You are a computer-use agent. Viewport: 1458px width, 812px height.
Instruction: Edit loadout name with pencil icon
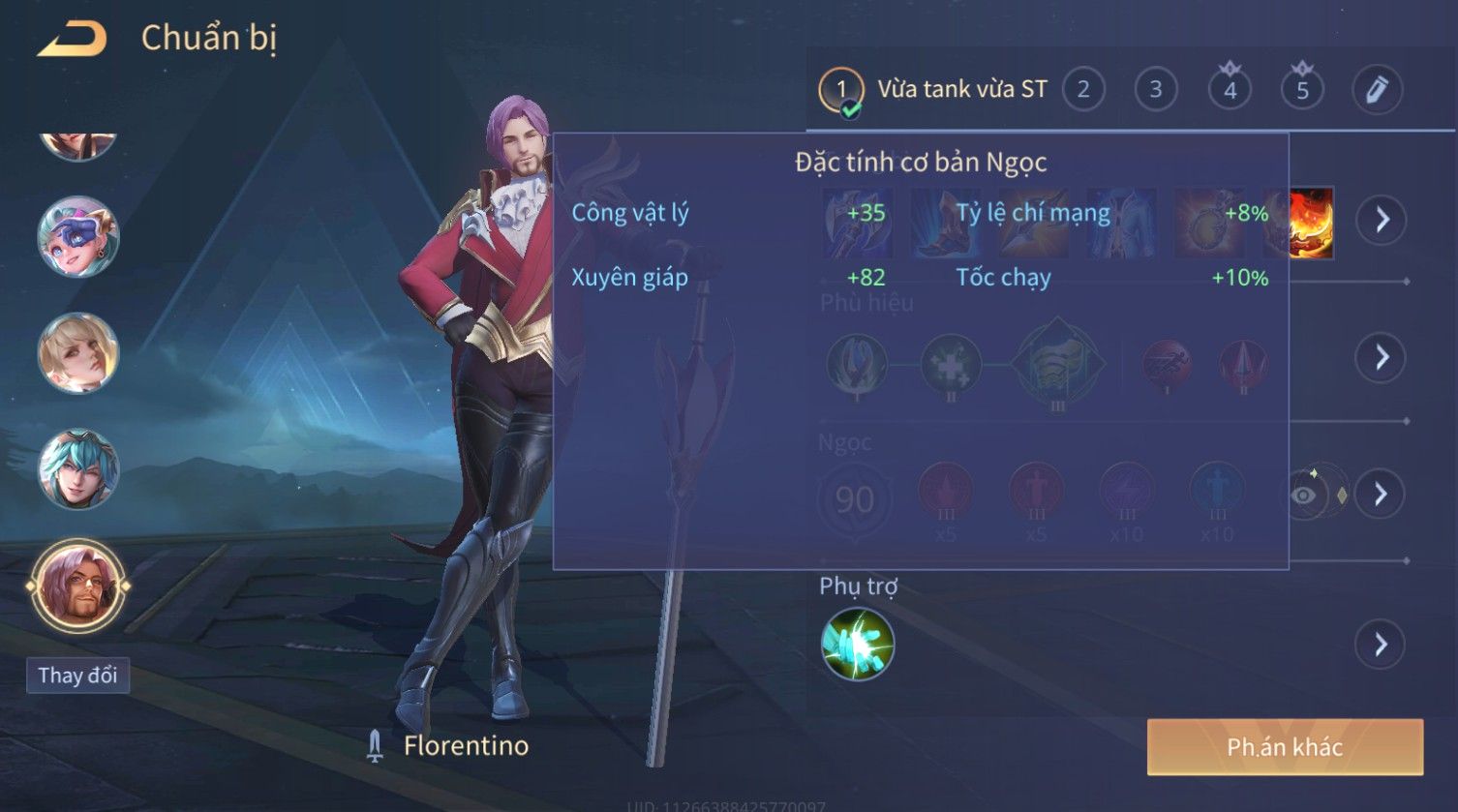[1376, 90]
